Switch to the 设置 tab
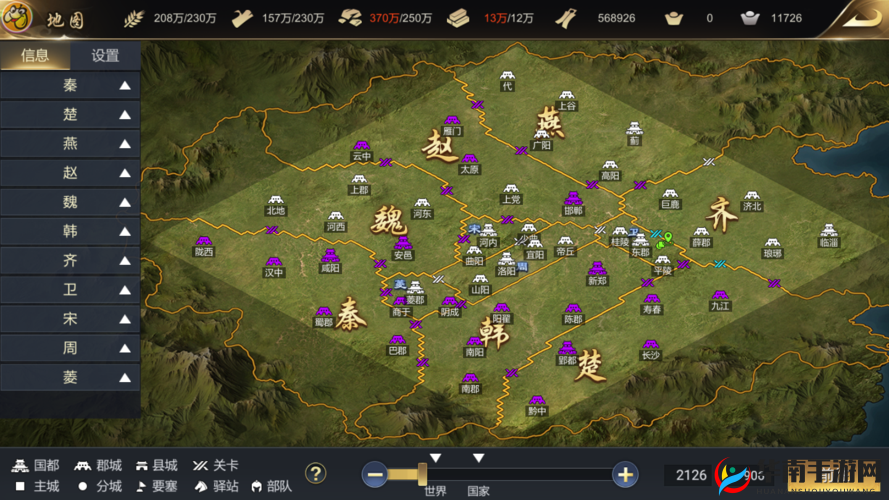The image size is (889, 500). tap(105, 56)
